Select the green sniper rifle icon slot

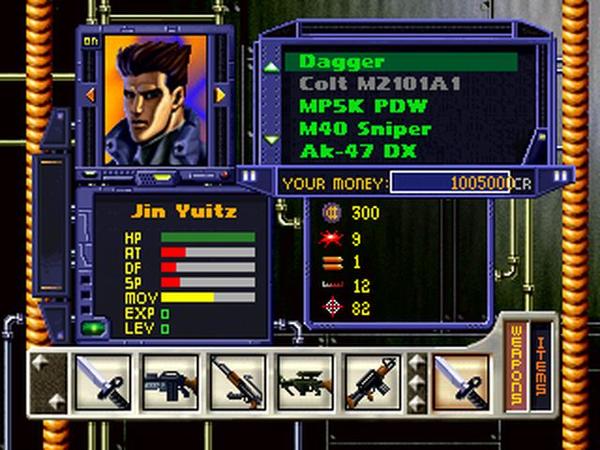[303, 383]
